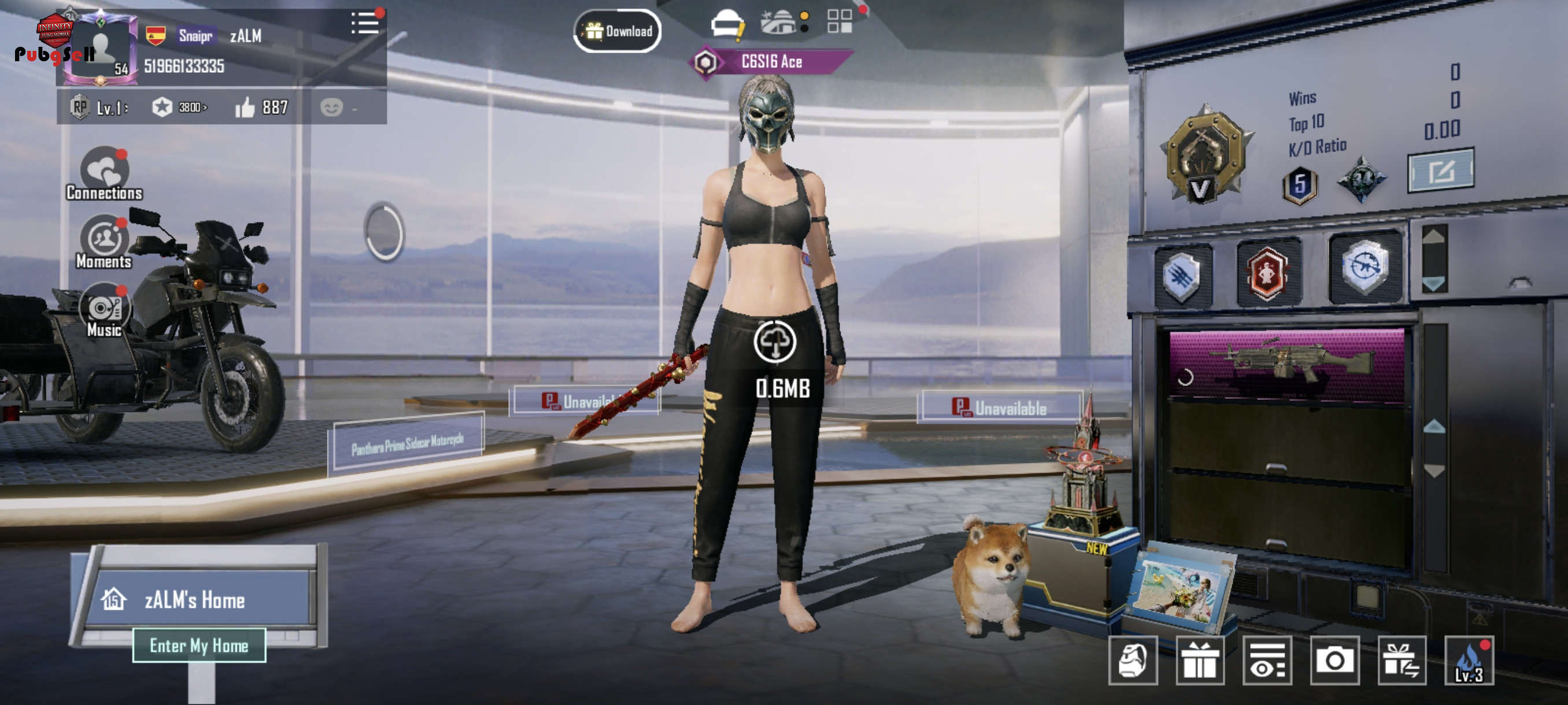Open the gift exchange button
This screenshot has height=705, width=1568.
[1401, 661]
